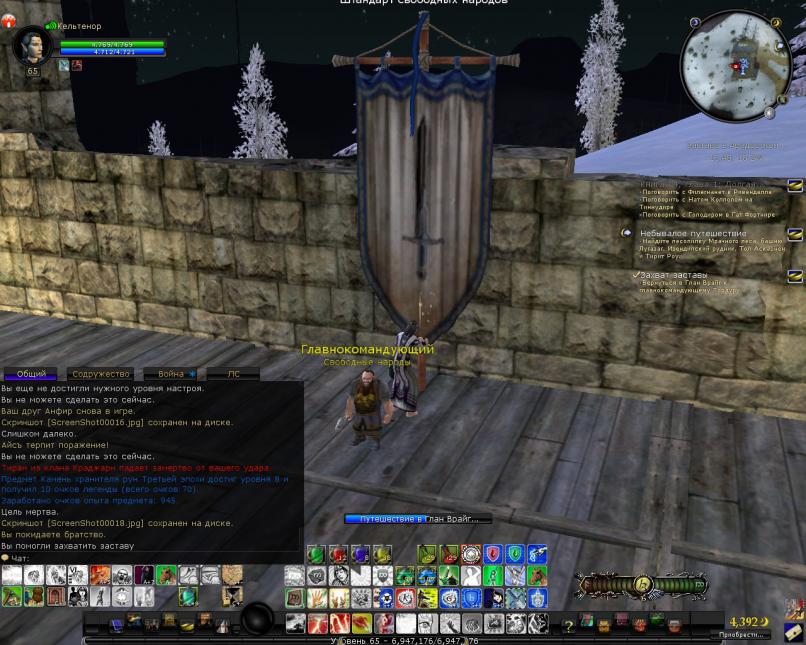
Task: Select the Захват заставы quest entry
Action: point(673,274)
